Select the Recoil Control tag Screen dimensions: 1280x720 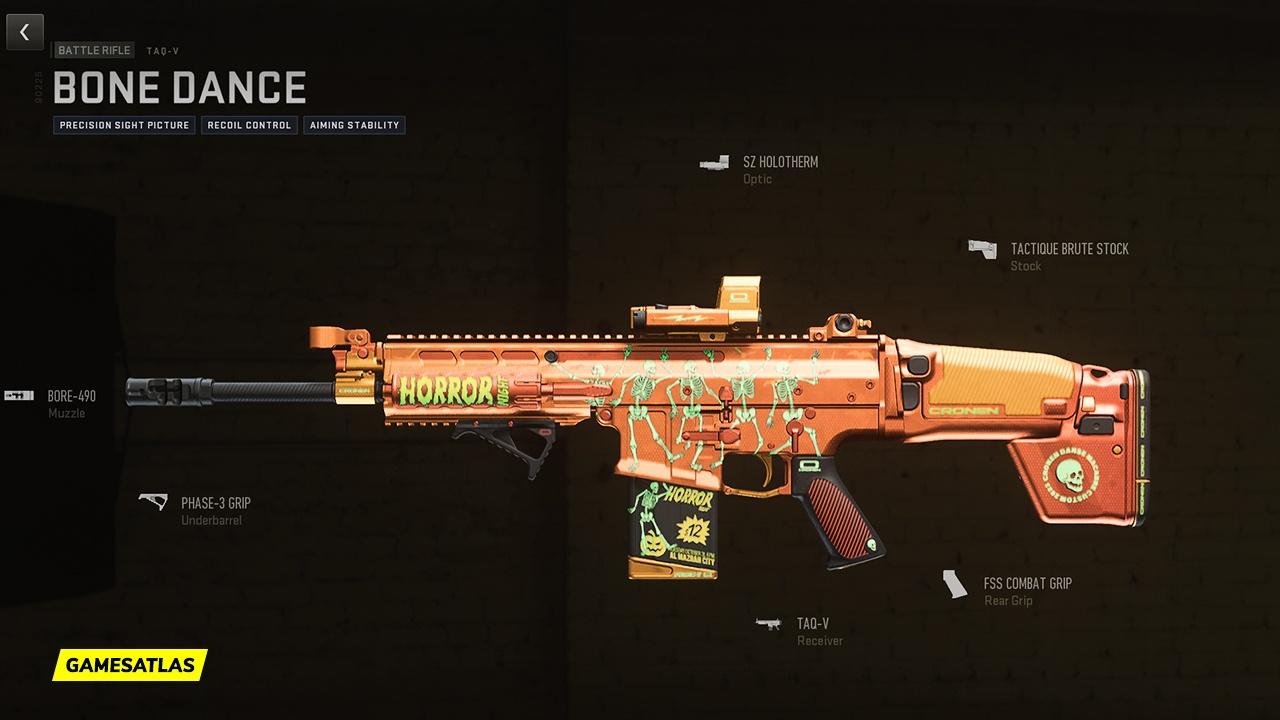(x=249, y=125)
